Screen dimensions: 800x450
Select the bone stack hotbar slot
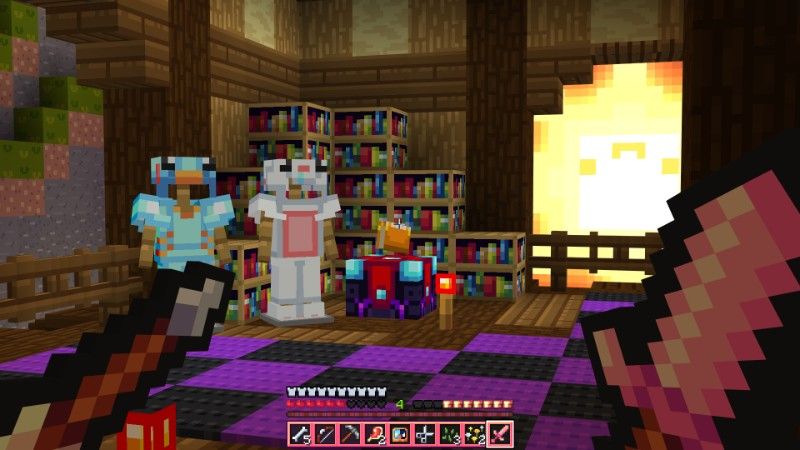pos(299,434)
